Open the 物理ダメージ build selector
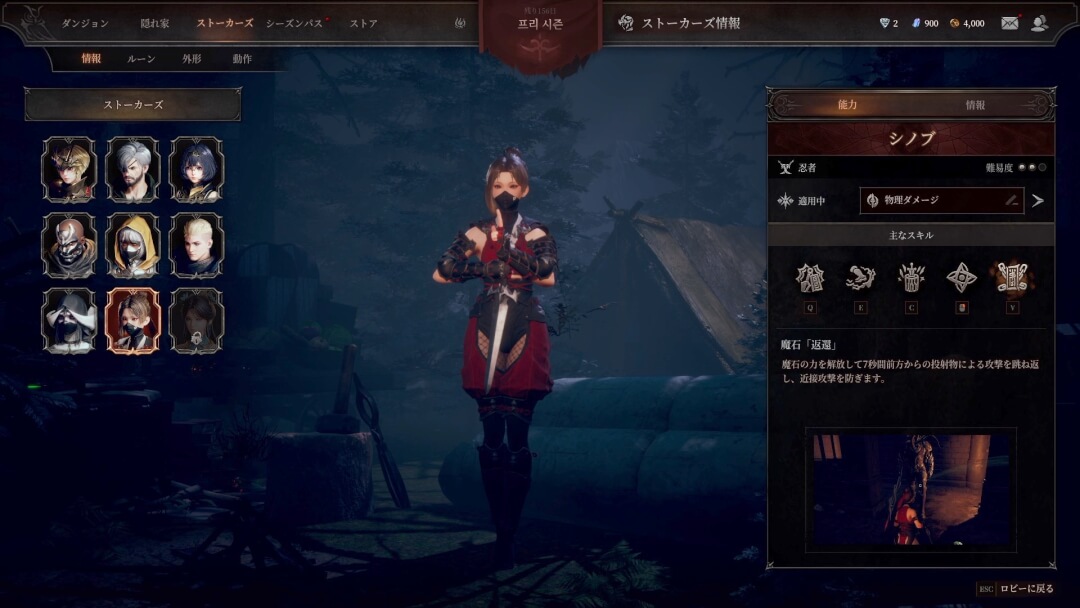Screen dimensions: 1080x608 (941, 200)
